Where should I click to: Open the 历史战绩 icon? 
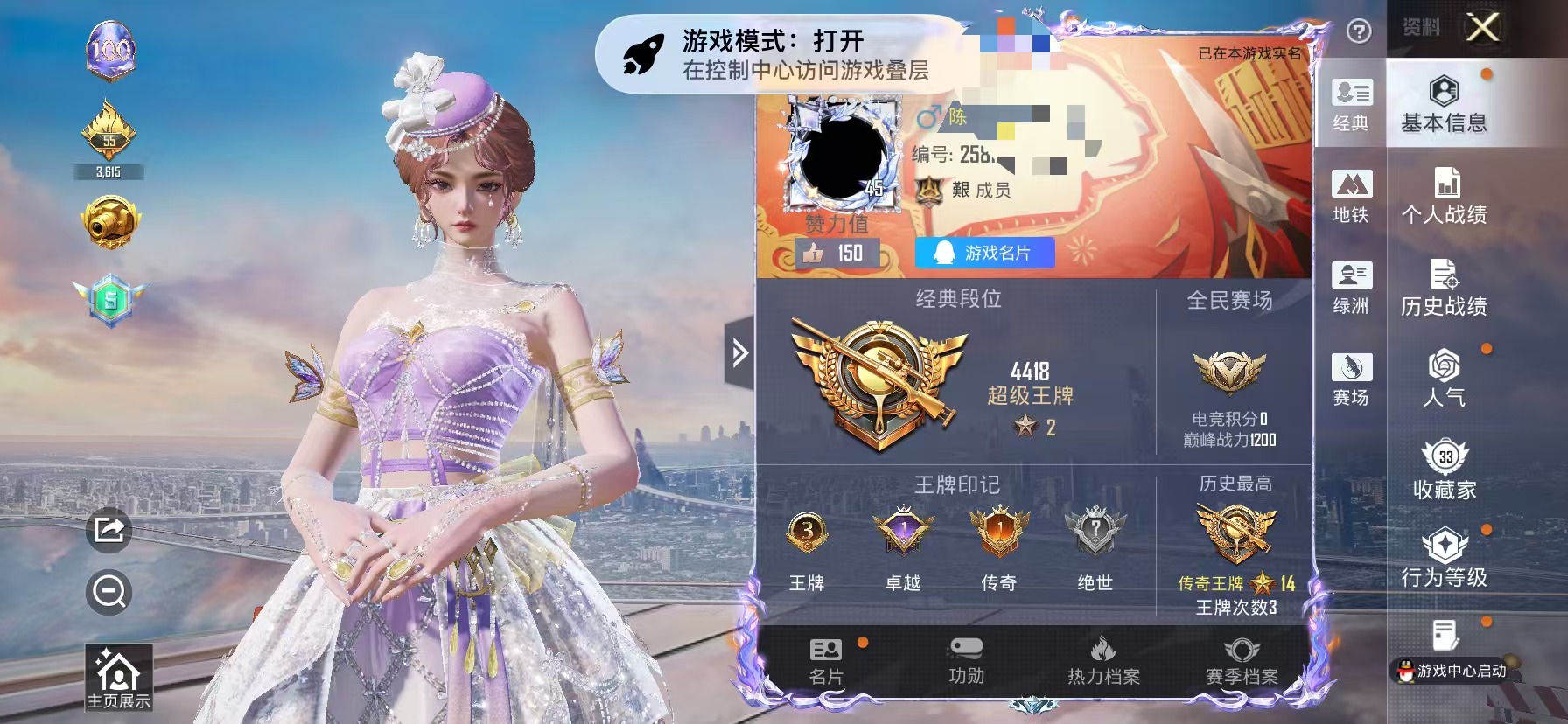[x=1445, y=278]
